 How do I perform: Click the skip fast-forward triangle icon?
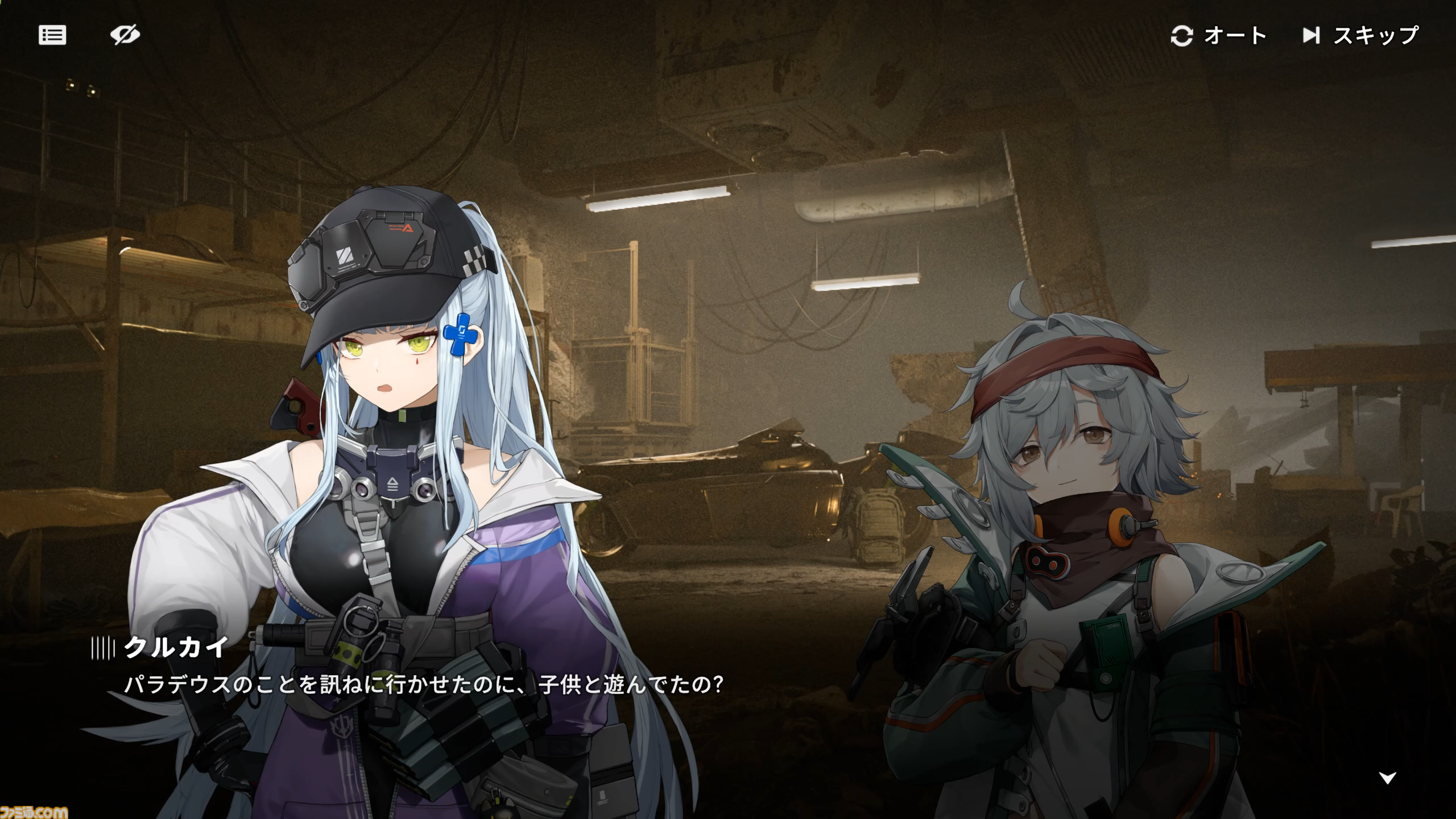tap(1313, 36)
